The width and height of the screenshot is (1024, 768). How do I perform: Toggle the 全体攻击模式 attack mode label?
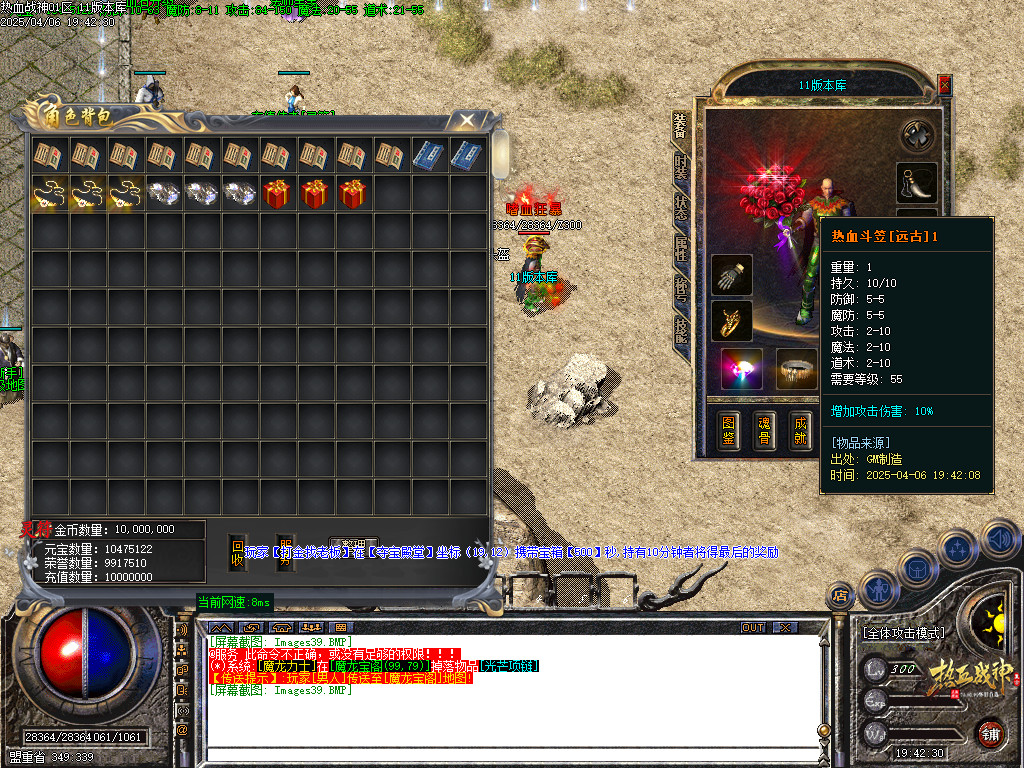tap(903, 633)
